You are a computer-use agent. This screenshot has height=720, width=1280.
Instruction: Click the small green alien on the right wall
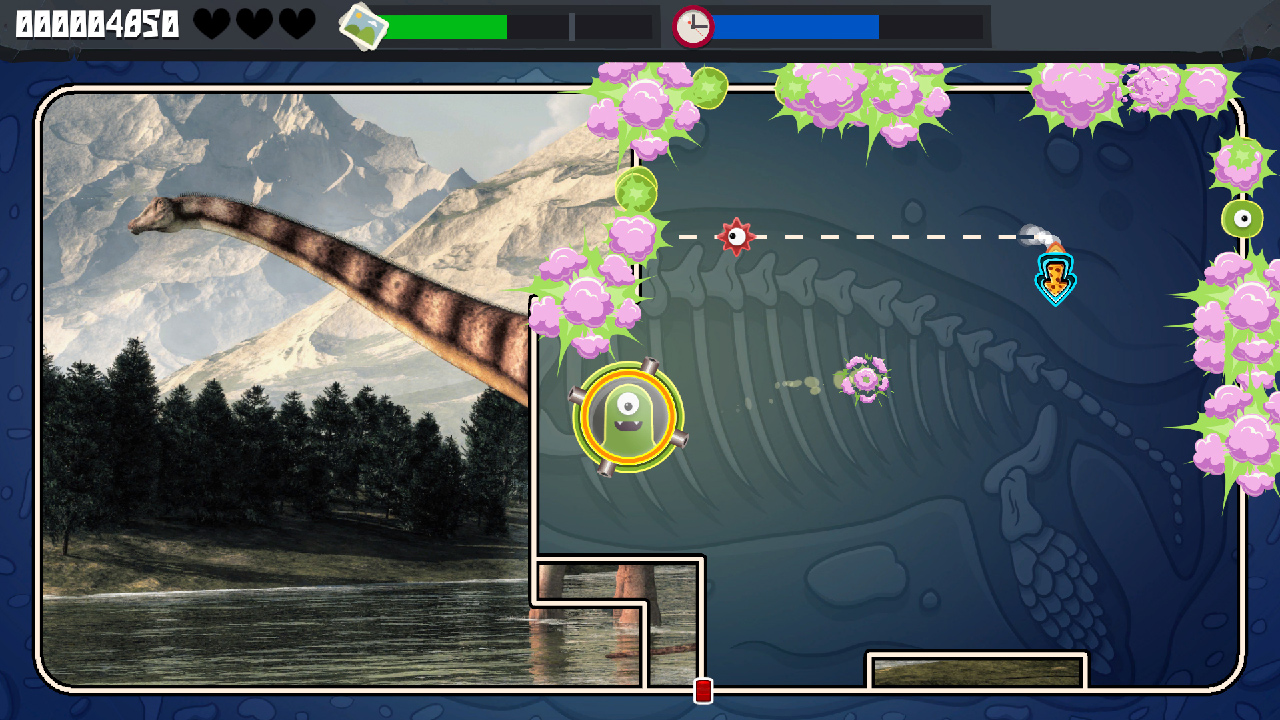[x=1243, y=216]
